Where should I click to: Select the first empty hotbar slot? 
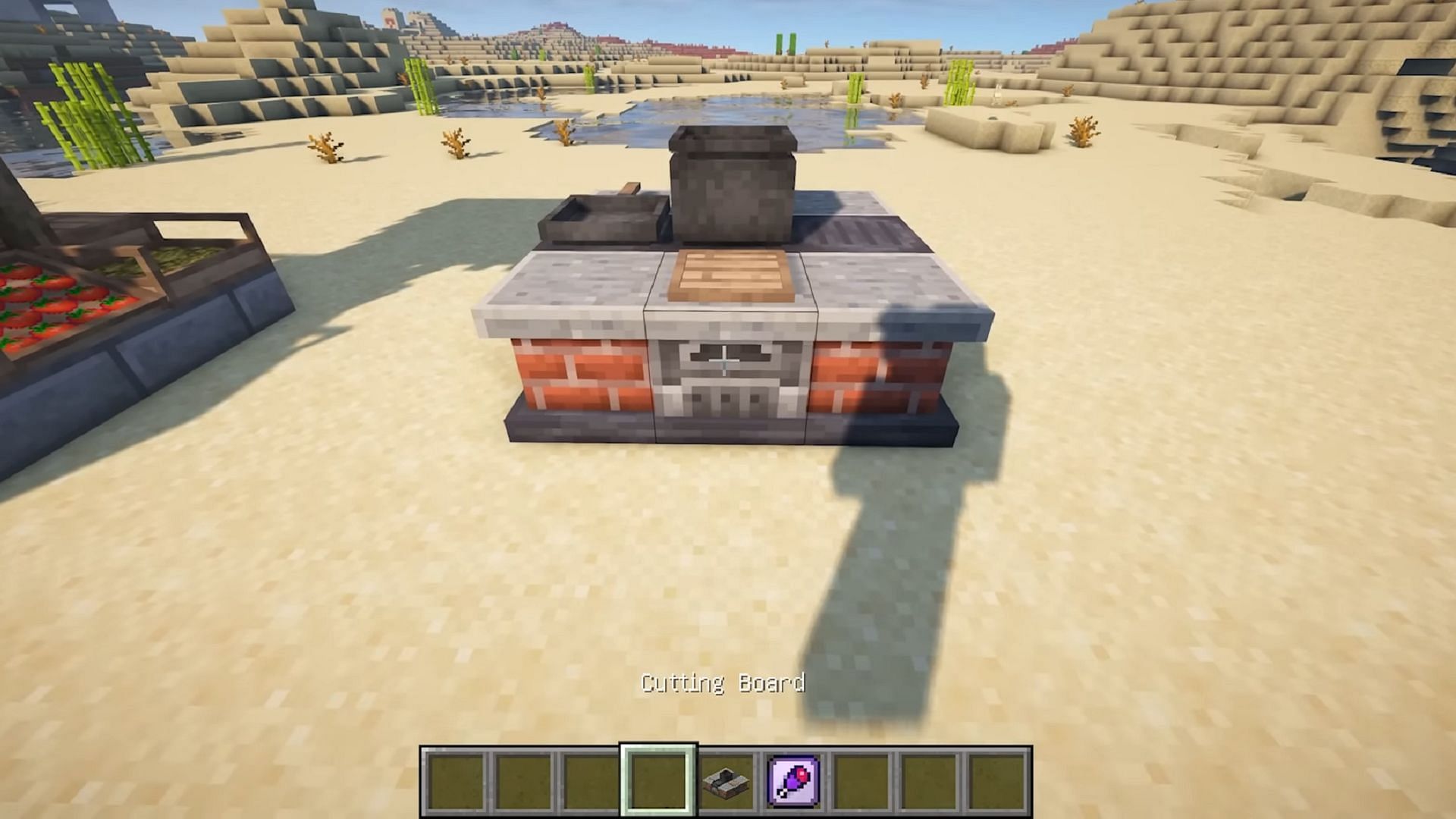455,781
